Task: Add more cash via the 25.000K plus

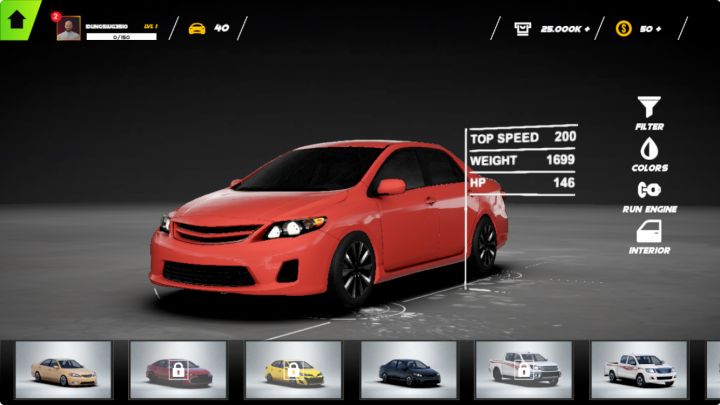Action: (x=586, y=28)
